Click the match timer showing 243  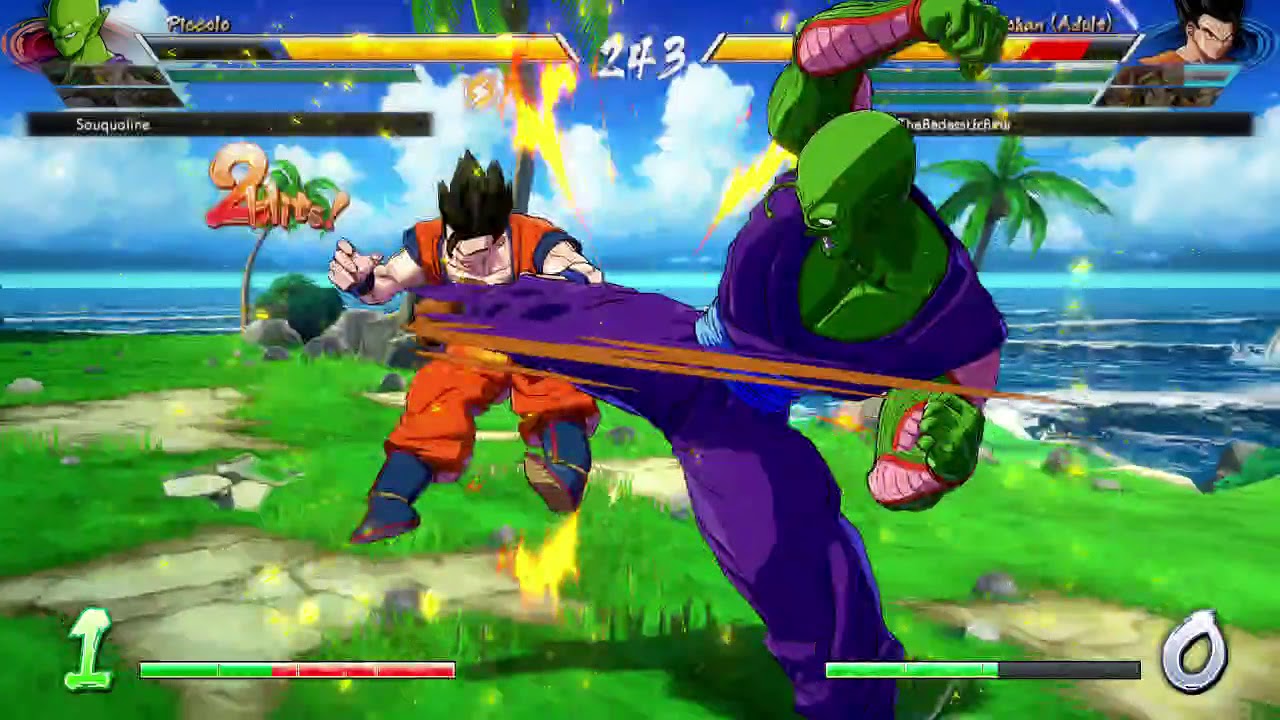click(x=640, y=55)
